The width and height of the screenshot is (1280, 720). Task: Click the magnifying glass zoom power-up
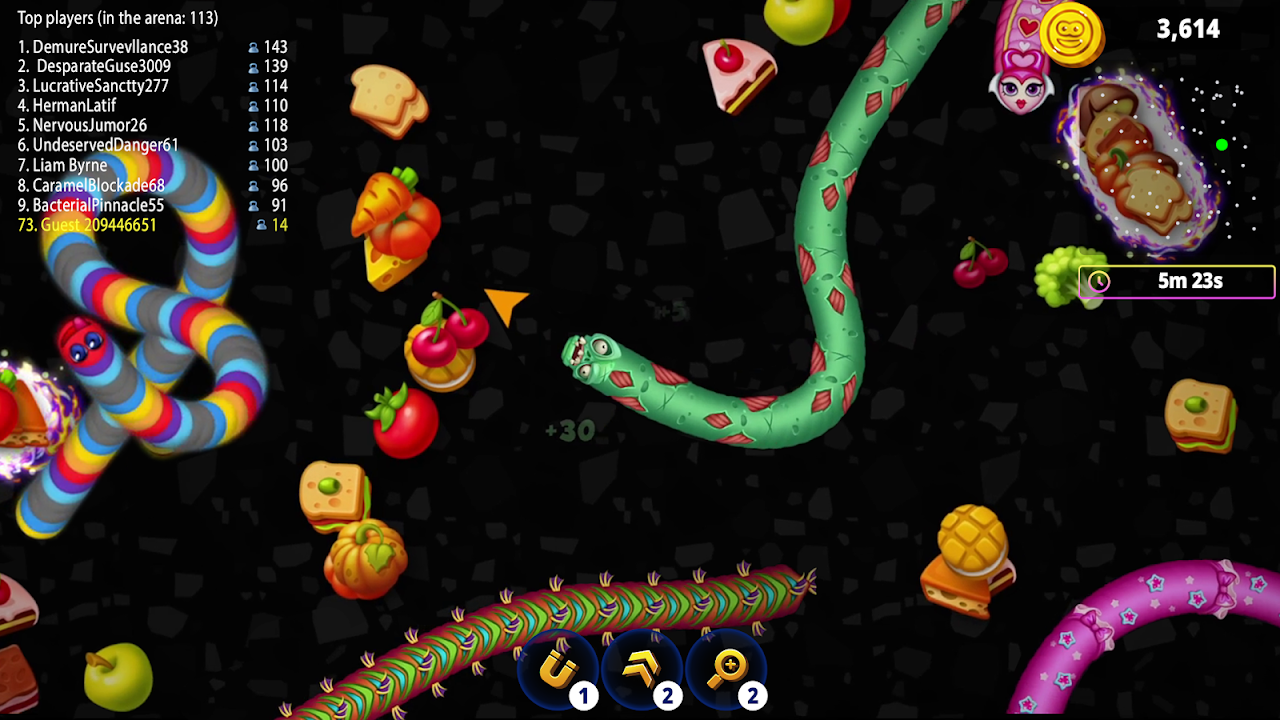tap(727, 670)
